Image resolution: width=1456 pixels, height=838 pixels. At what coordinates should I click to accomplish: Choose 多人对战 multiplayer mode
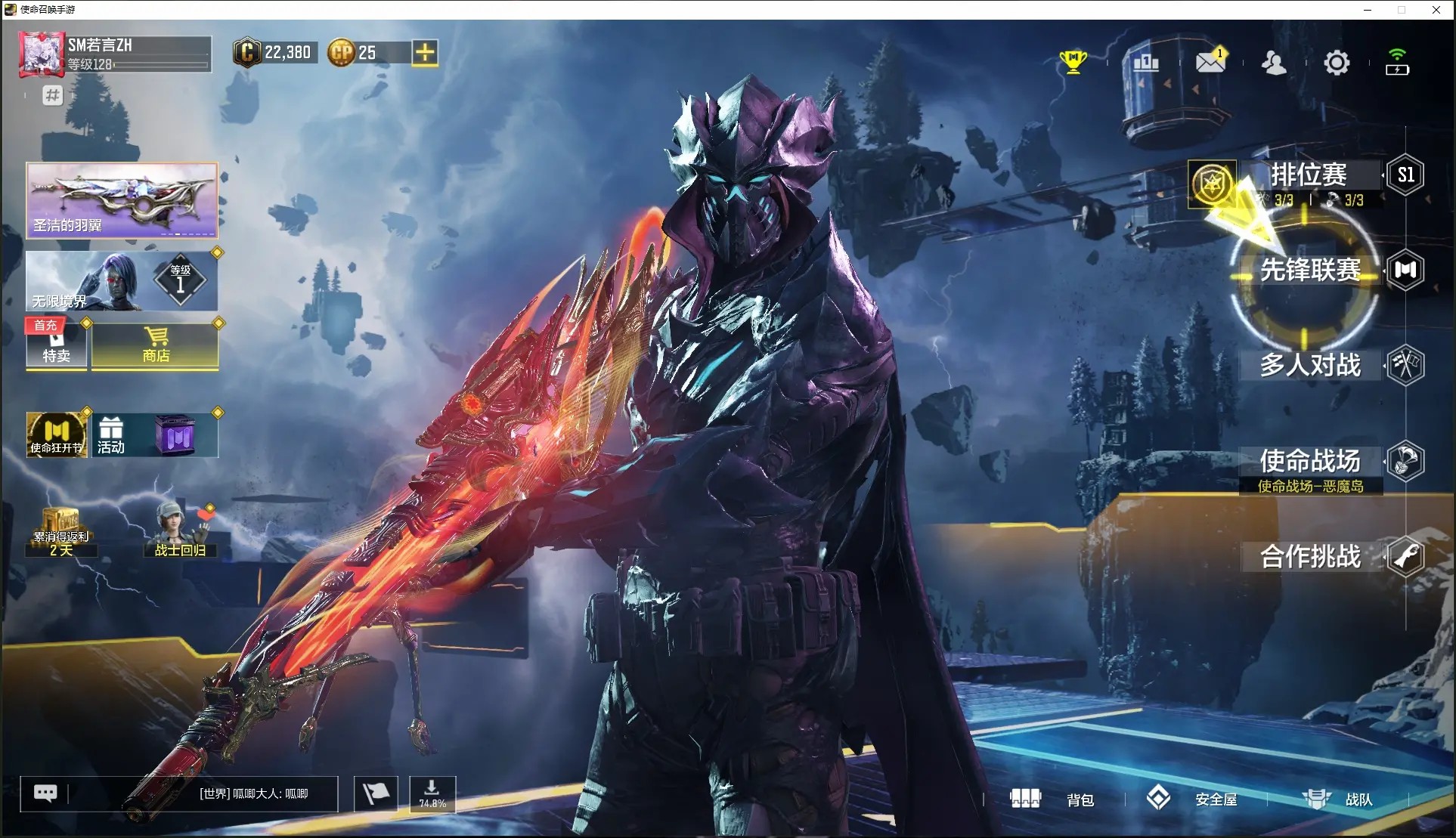pos(1310,366)
